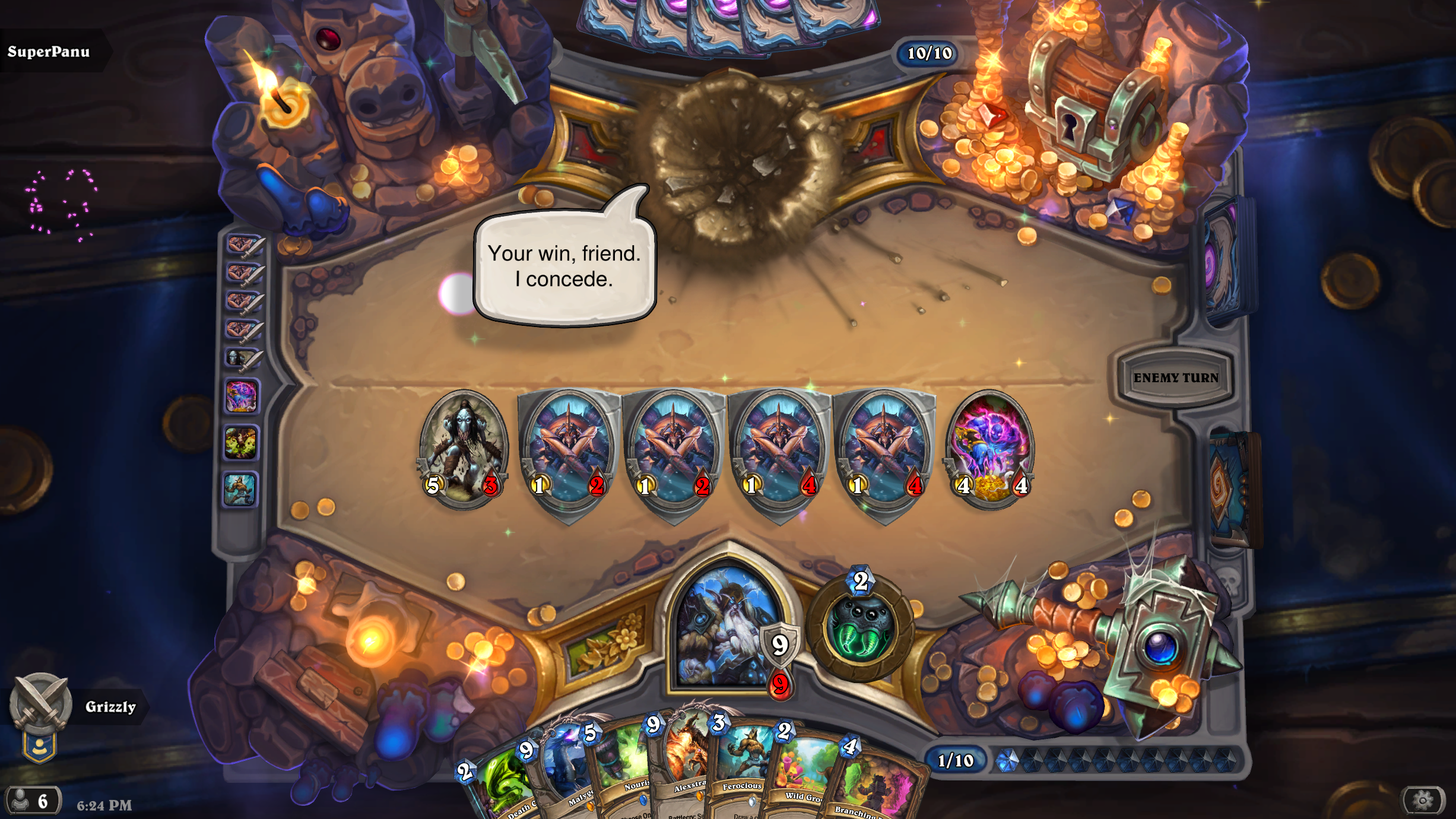1456x819 pixels.
Task: Open the settings gear menu
Action: coord(1422,801)
